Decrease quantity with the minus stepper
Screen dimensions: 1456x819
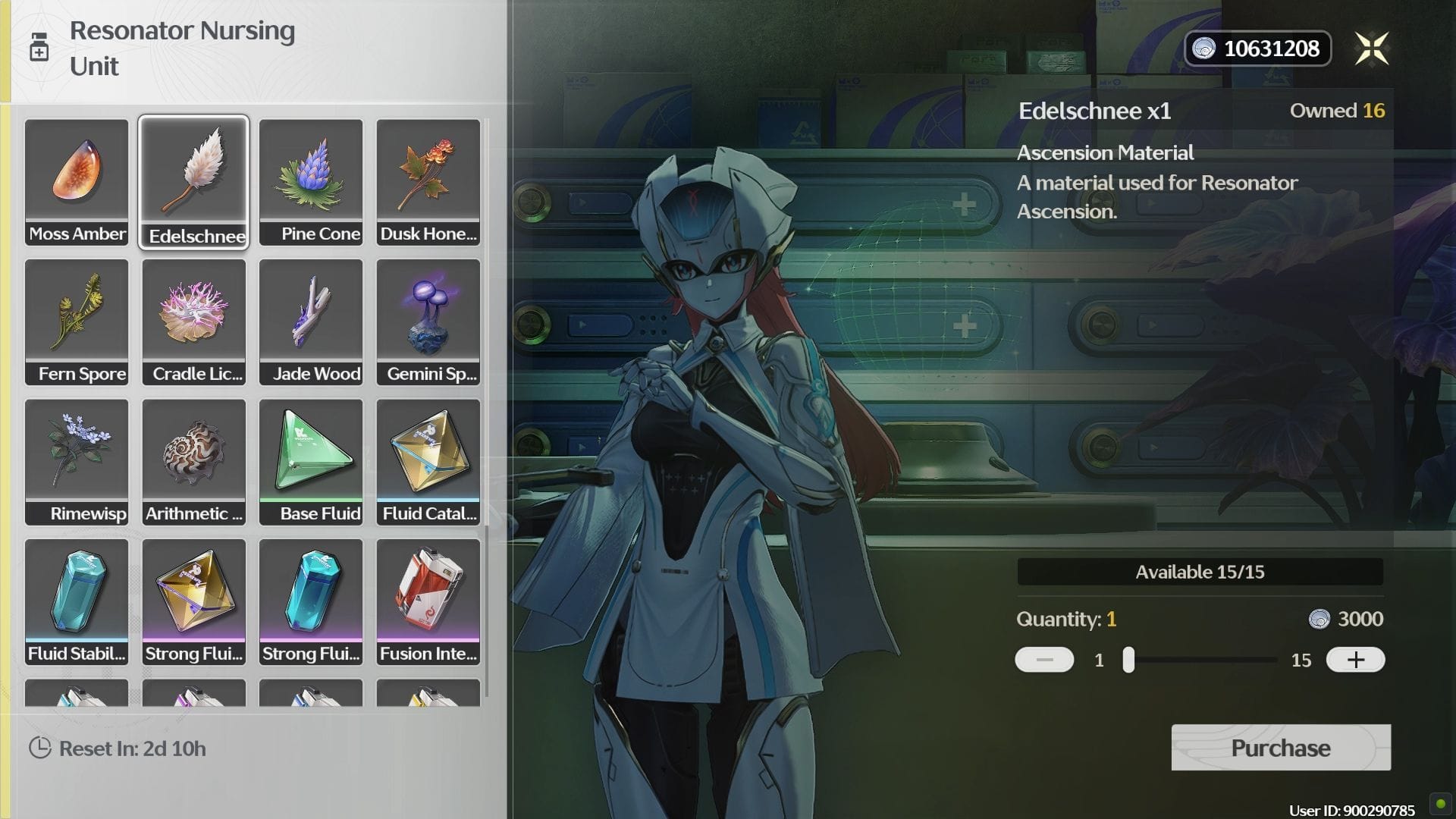[1044, 659]
